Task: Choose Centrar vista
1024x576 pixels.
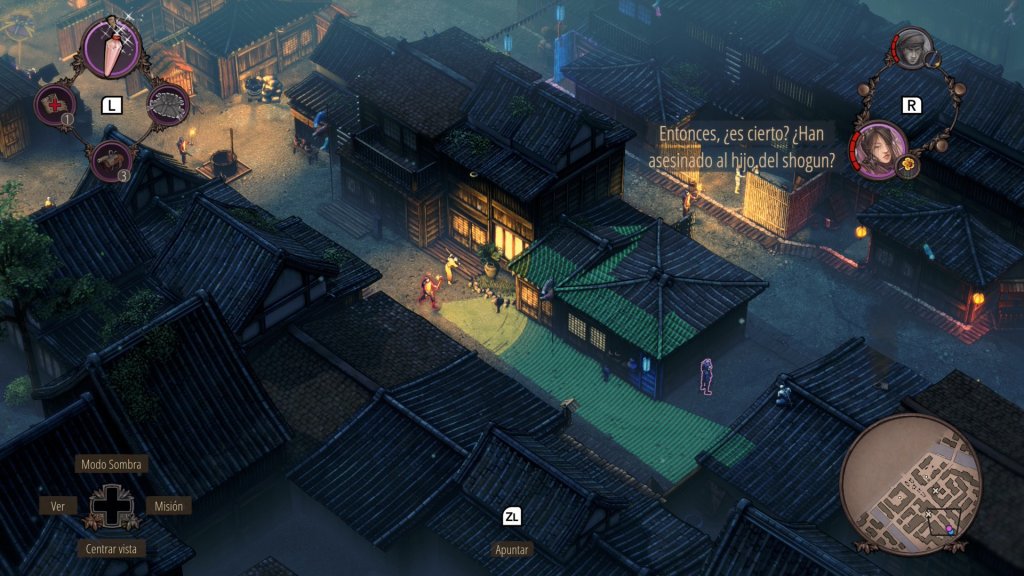Action: pyautogui.click(x=111, y=548)
